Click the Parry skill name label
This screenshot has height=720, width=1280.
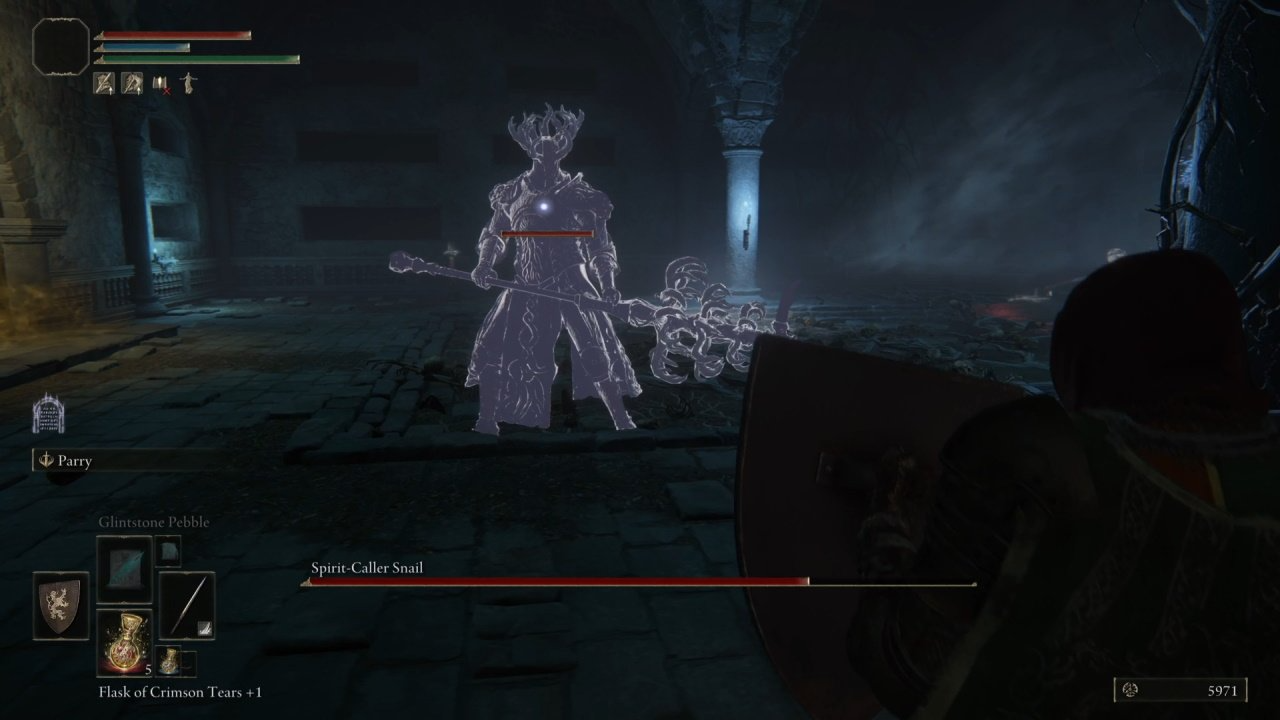[x=75, y=461]
